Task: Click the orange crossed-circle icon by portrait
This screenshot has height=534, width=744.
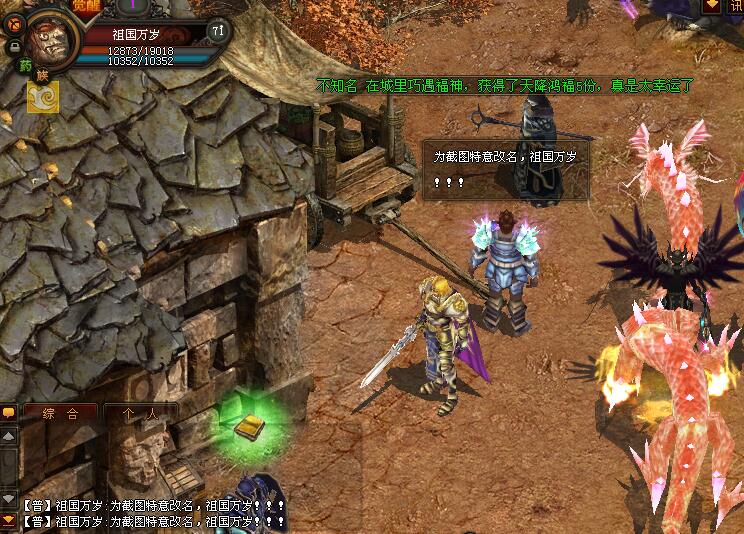Action: tap(15, 21)
